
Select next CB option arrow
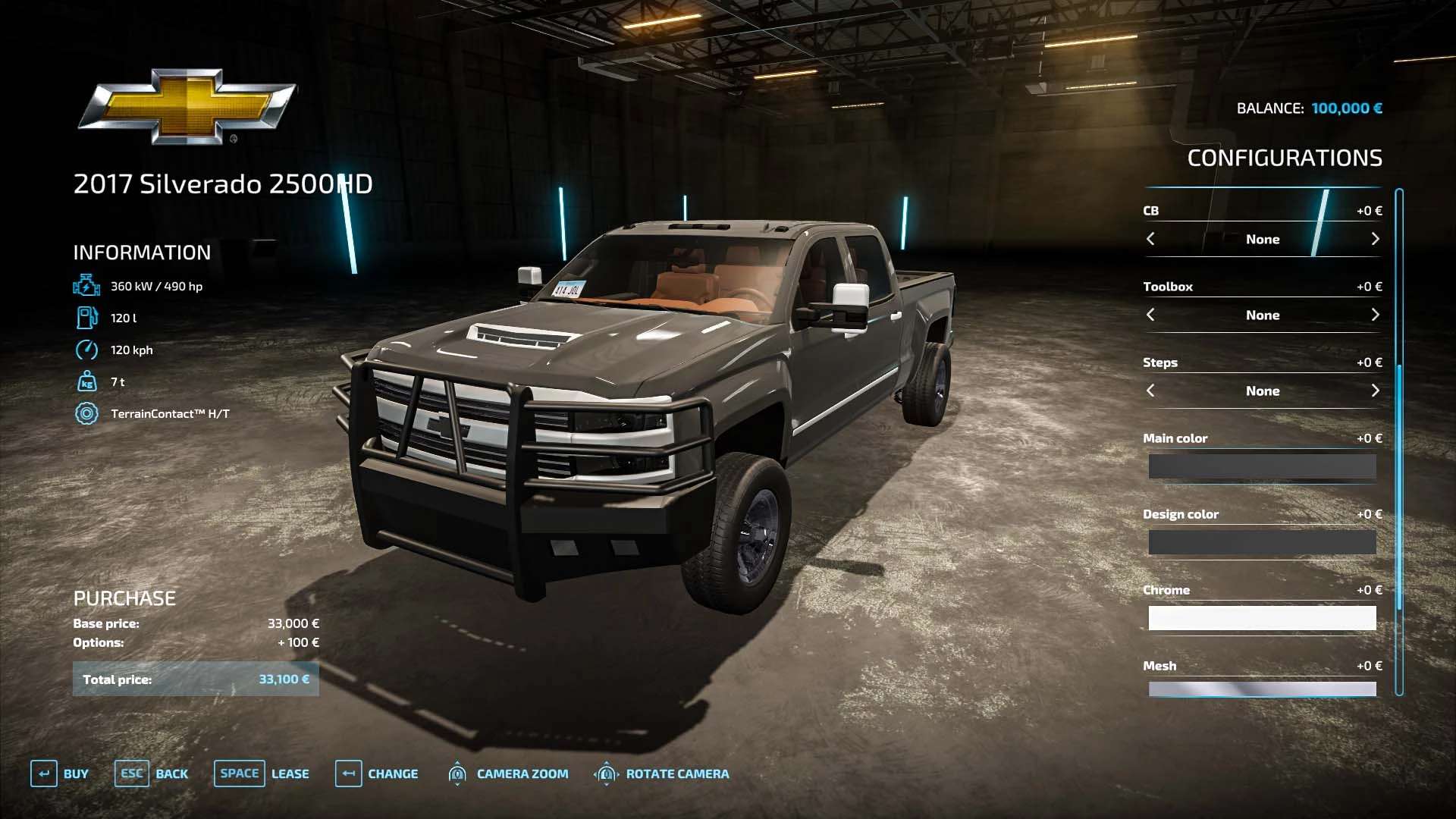(1375, 239)
